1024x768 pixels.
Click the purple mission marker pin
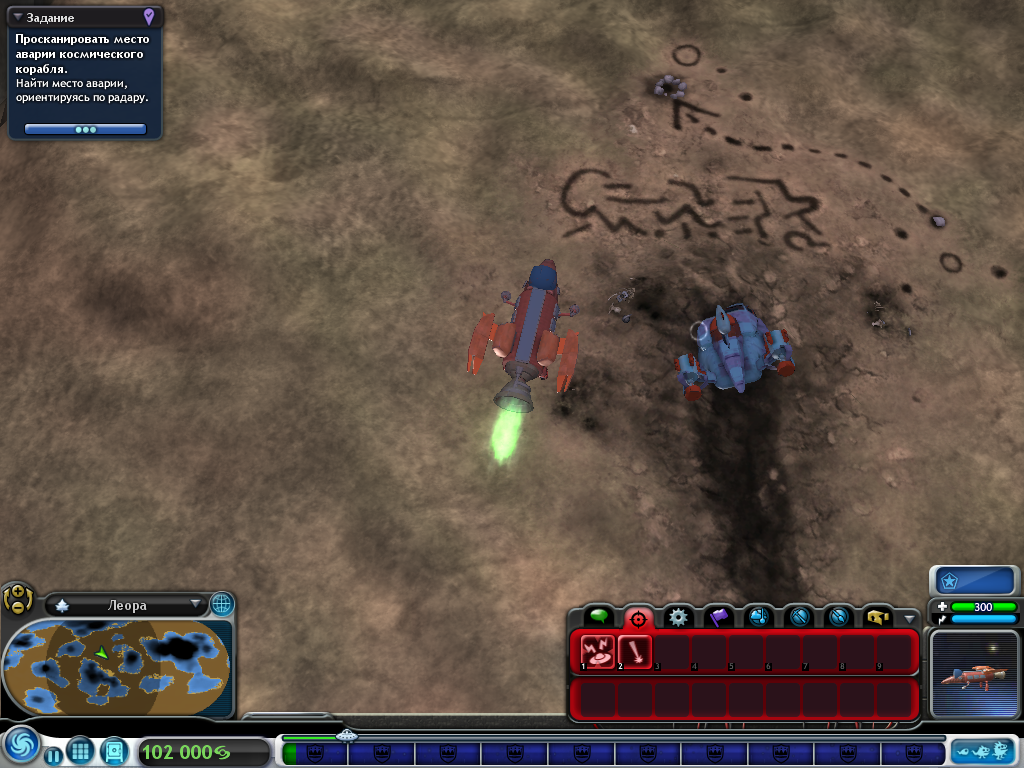(x=149, y=16)
